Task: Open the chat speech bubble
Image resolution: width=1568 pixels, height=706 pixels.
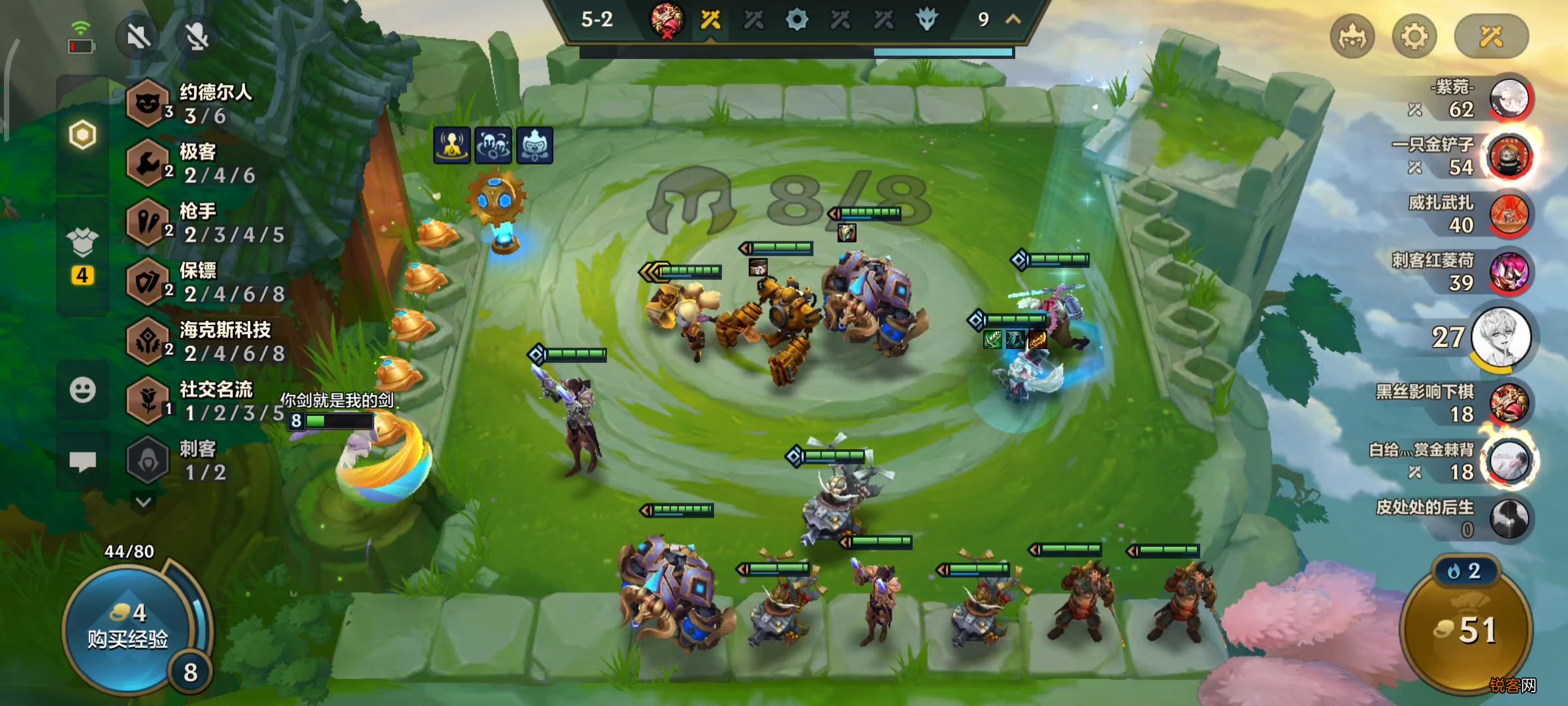Action: pyautogui.click(x=82, y=461)
